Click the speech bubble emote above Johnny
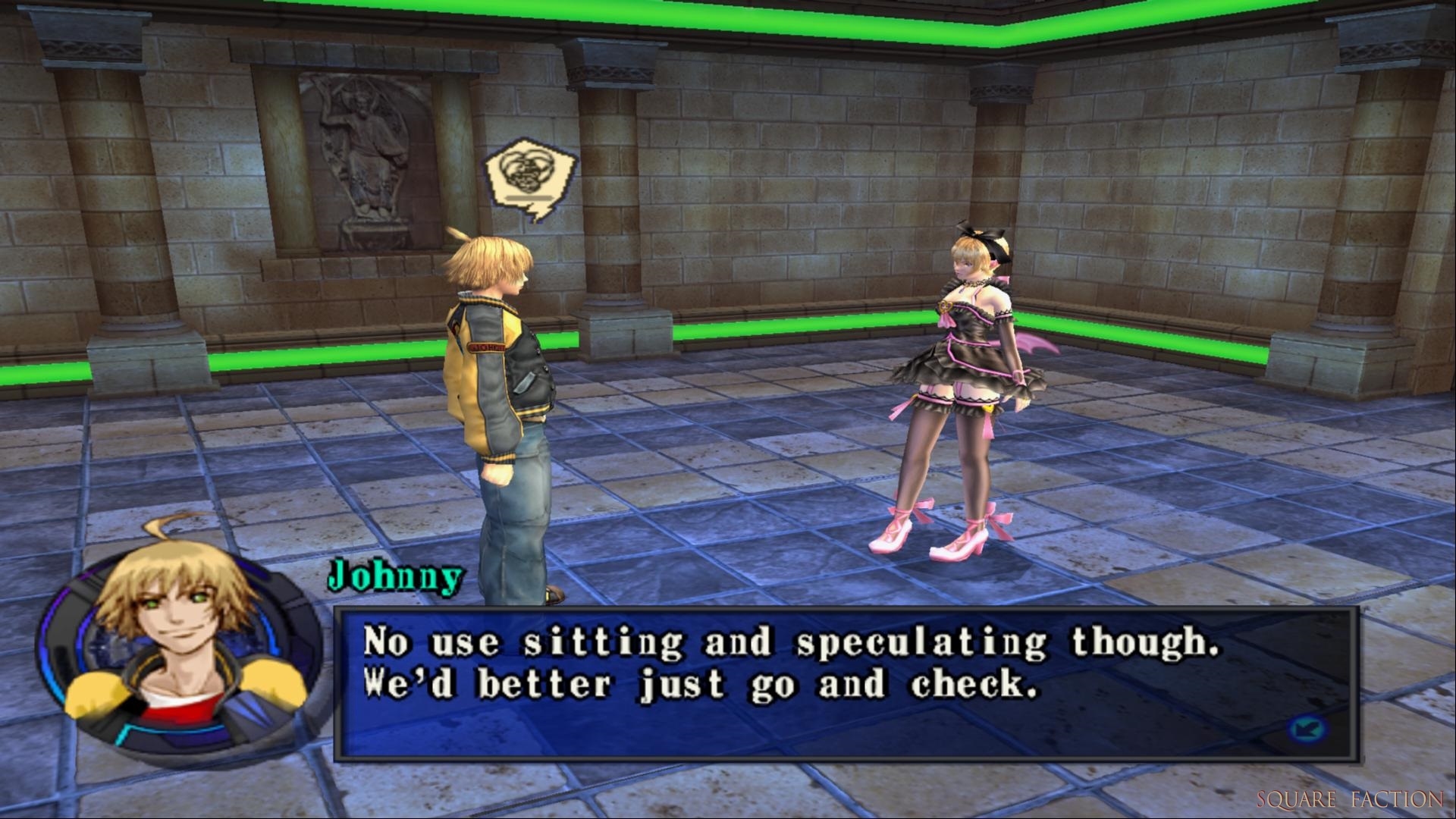1456x819 pixels. pyautogui.click(x=531, y=177)
